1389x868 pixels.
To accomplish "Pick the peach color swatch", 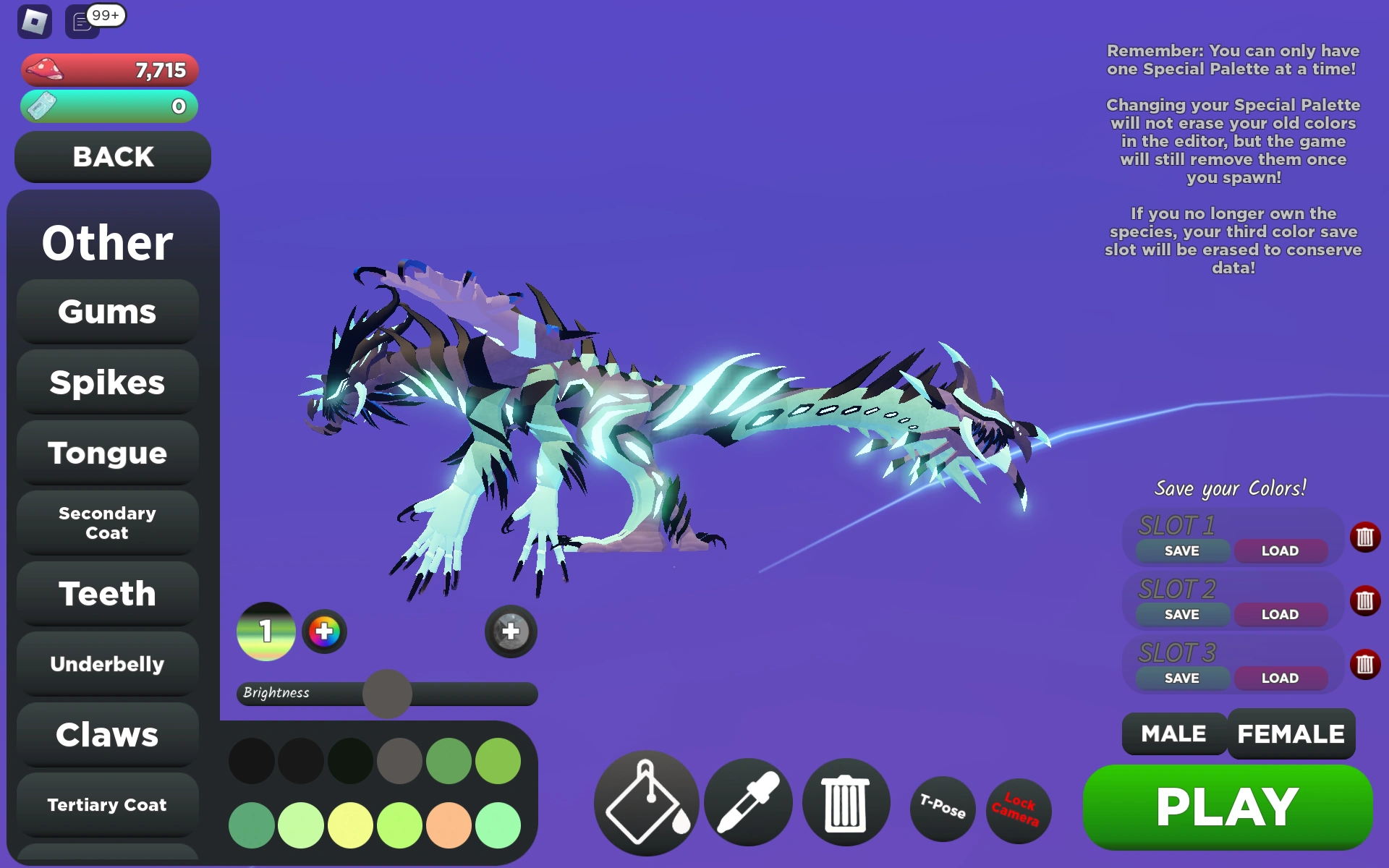I will click(448, 825).
